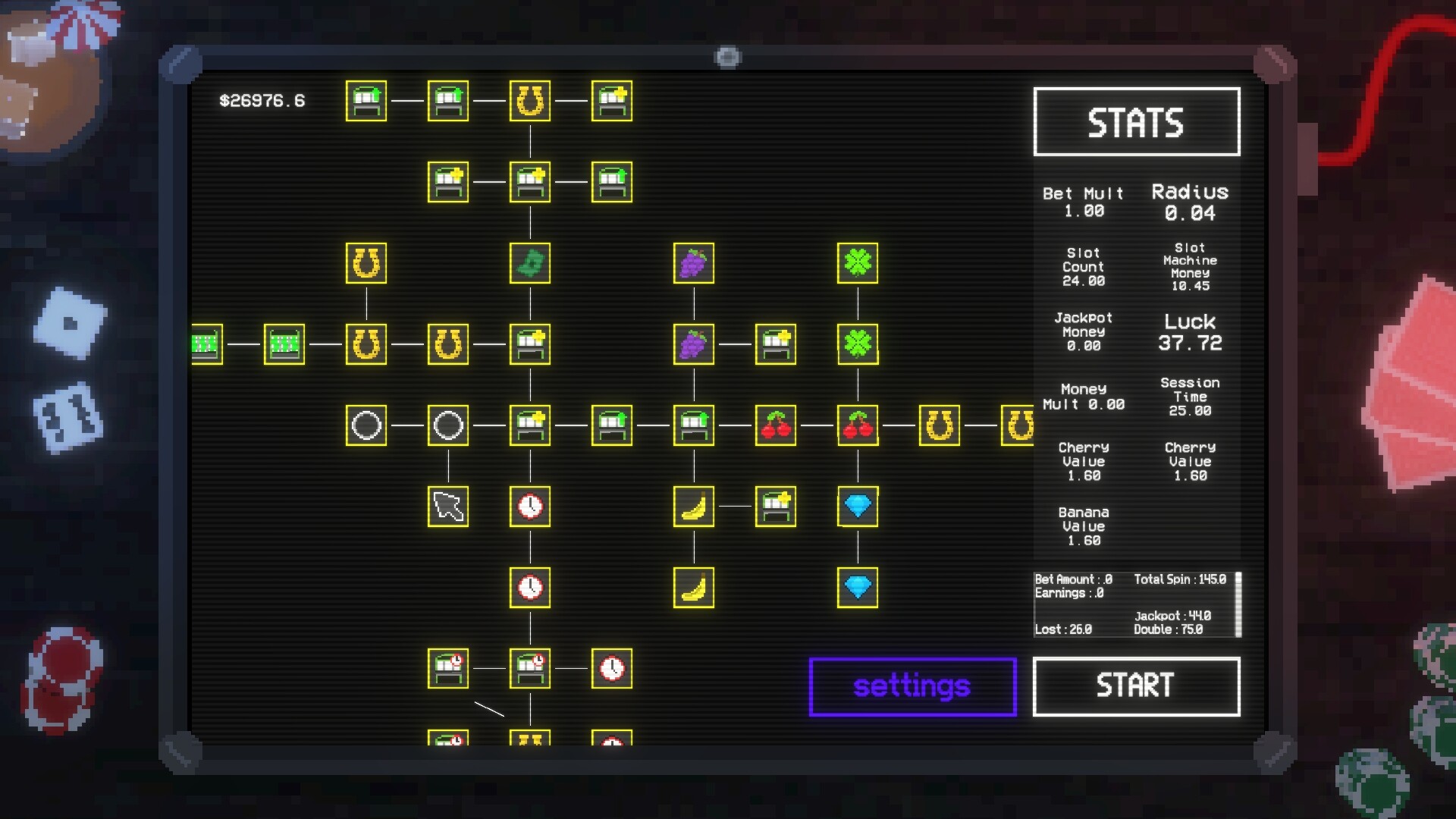Select the purple grapes skill node
The width and height of the screenshot is (1456, 819).
click(692, 262)
